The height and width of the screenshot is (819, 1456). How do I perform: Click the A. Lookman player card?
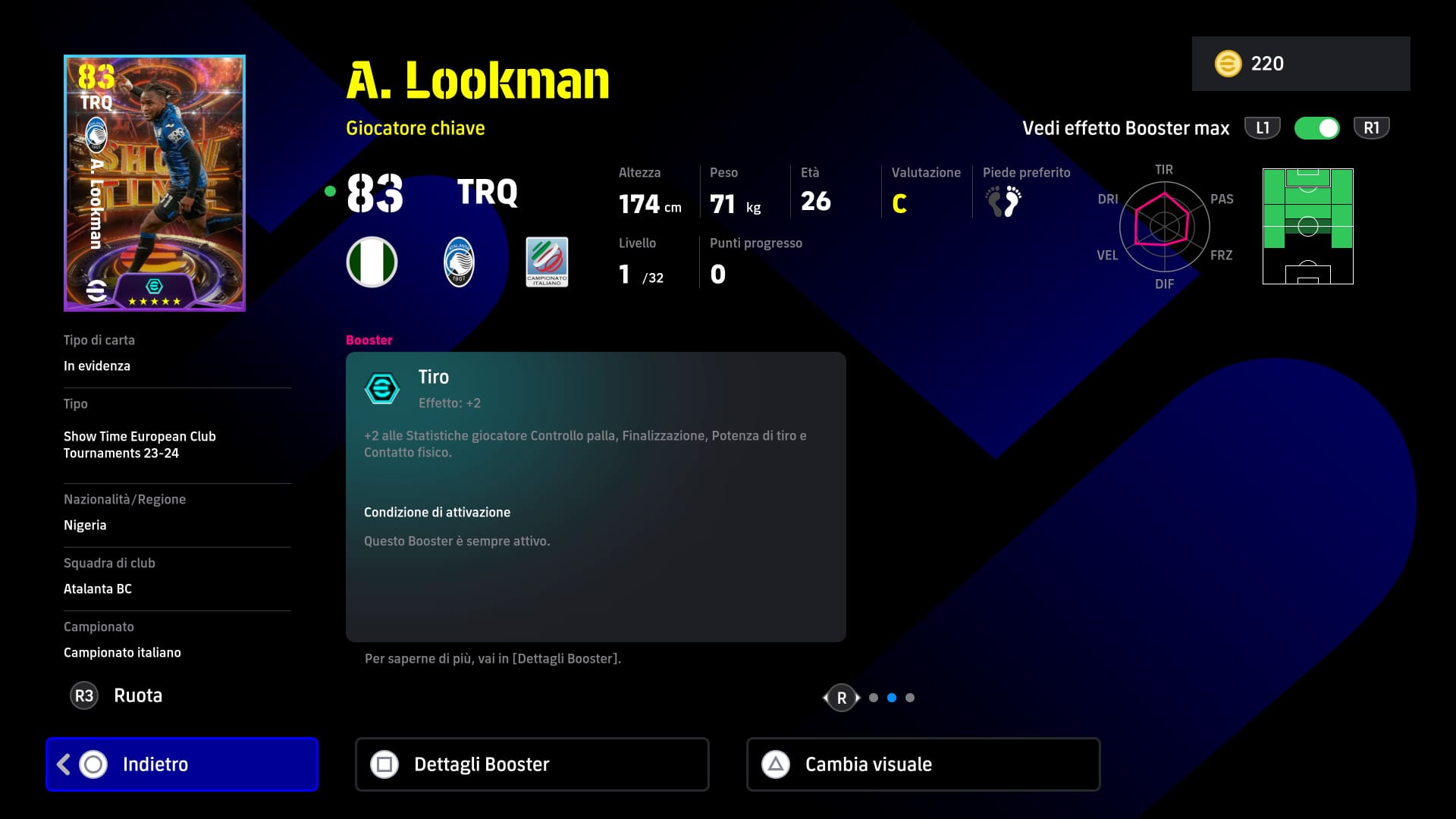[x=155, y=183]
